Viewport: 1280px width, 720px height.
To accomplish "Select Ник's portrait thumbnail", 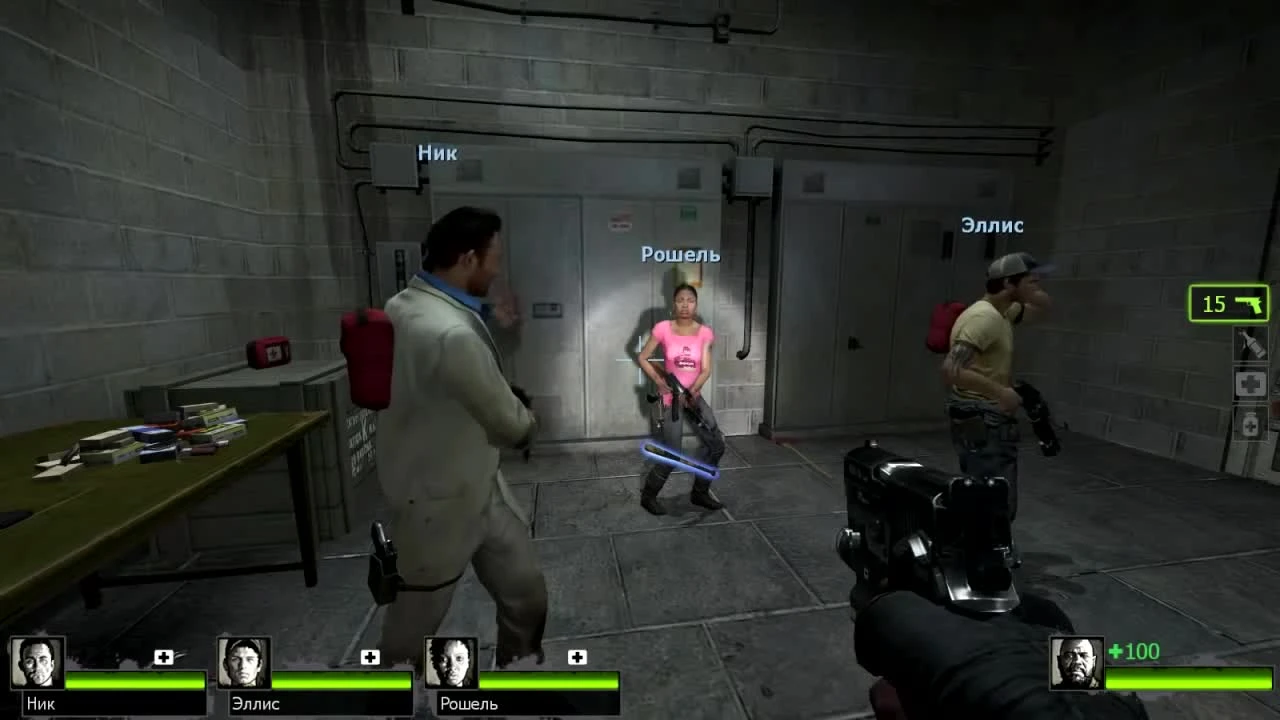I will tap(37, 663).
